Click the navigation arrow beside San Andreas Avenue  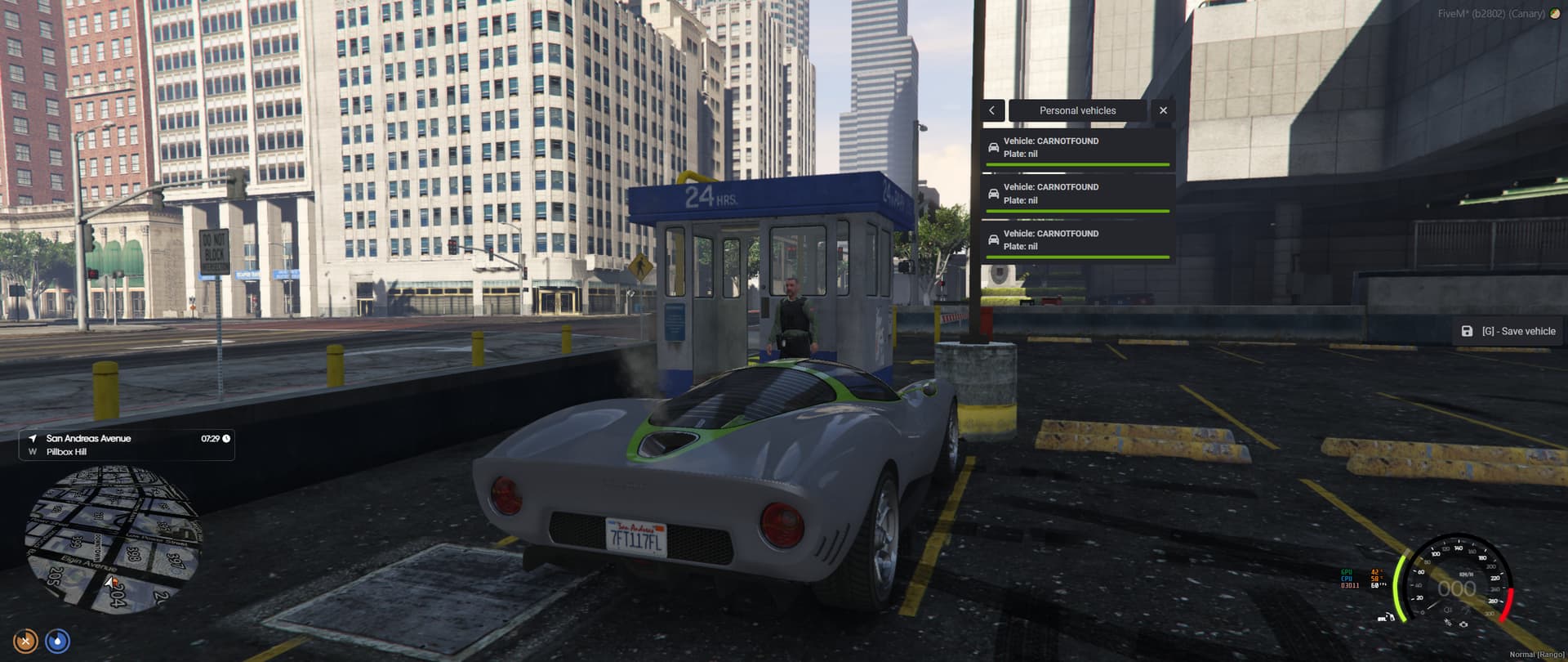(x=33, y=438)
